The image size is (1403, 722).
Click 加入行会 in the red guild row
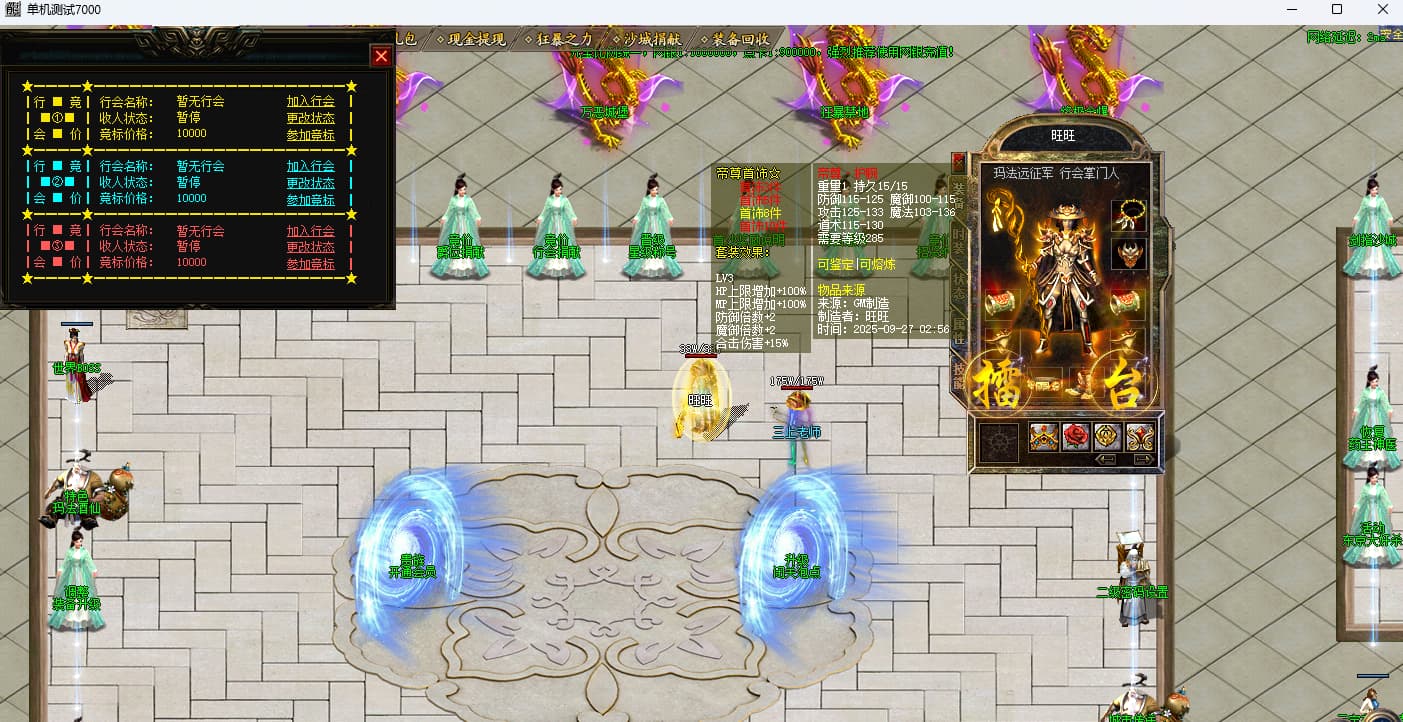pos(310,231)
